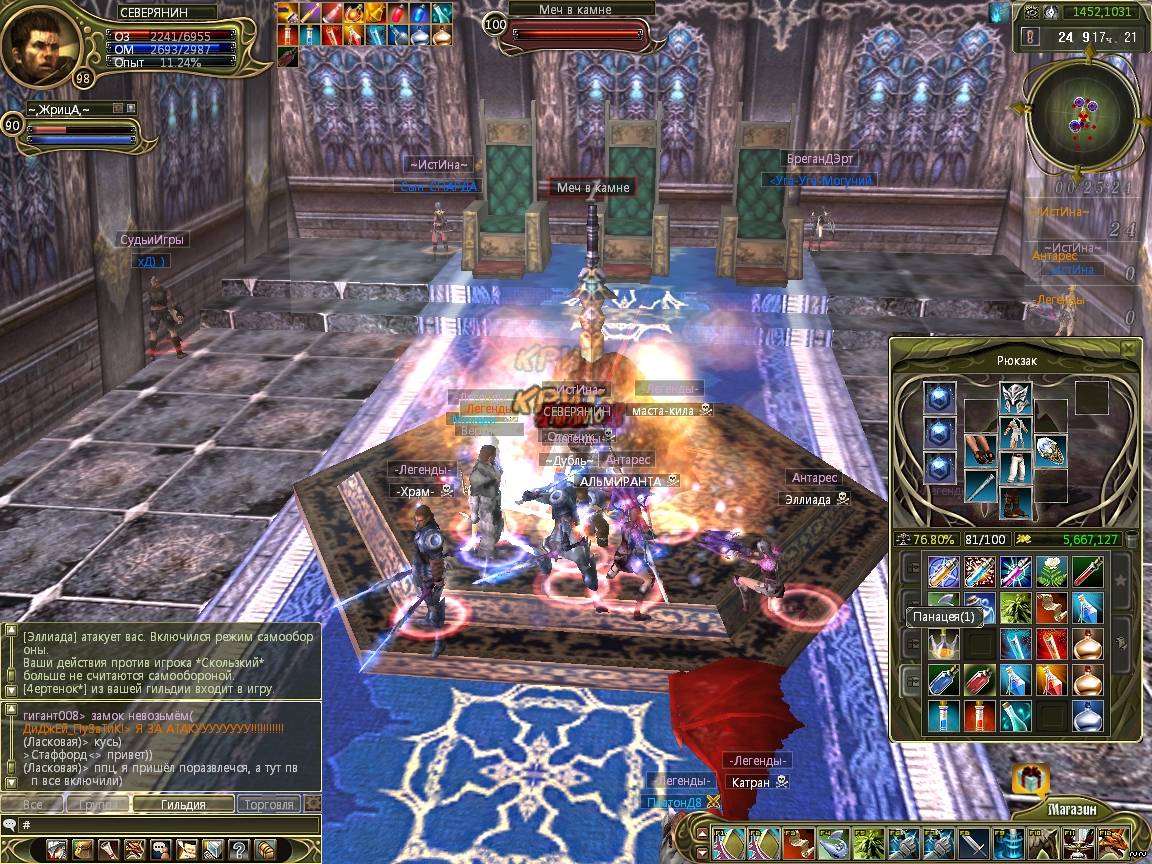This screenshot has height=864, width=1152.
Task: Select the Все chat tab
Action: [x=32, y=804]
